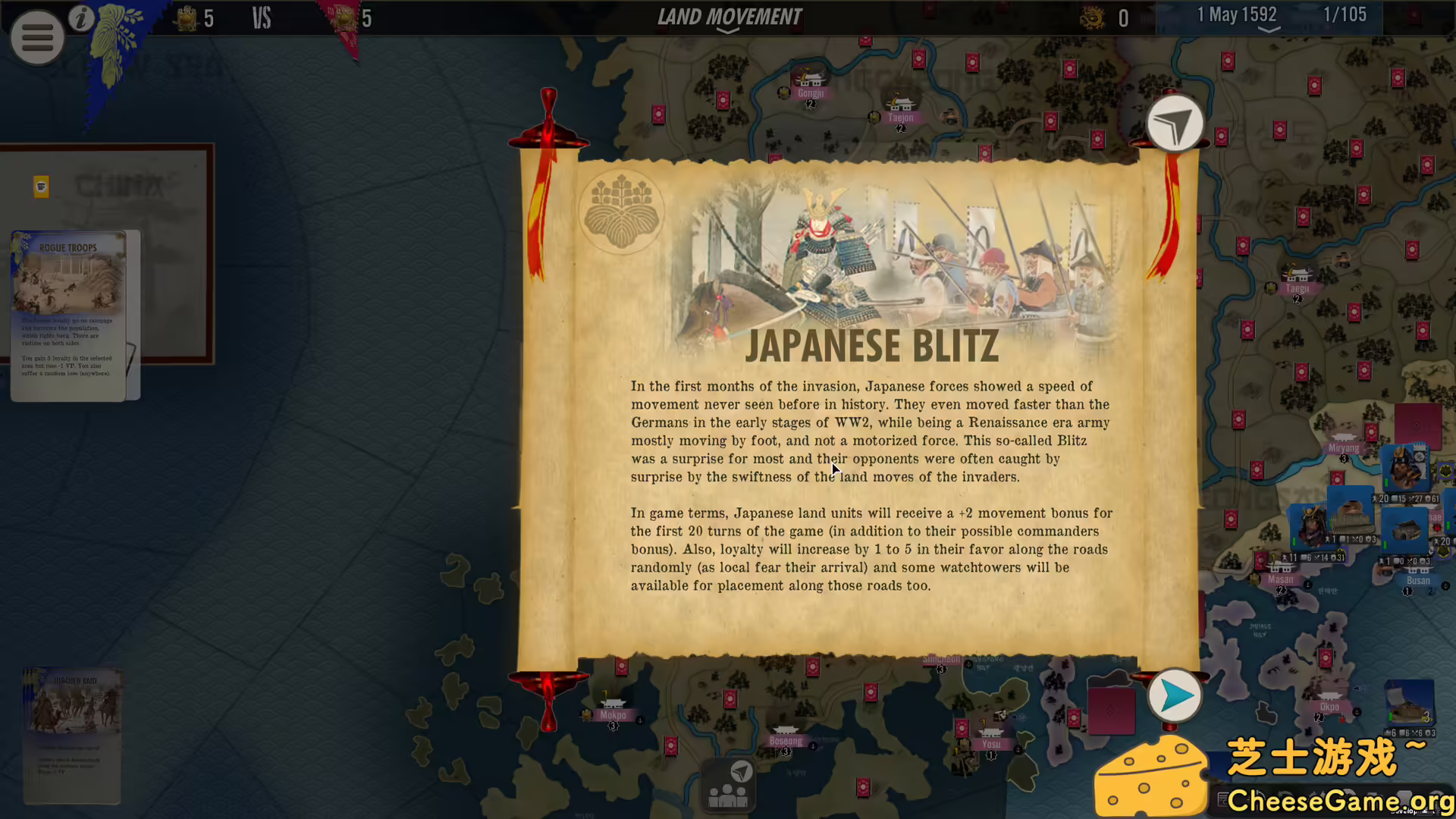Image resolution: width=1456 pixels, height=819 pixels.
Task: Click the small yellow note icon
Action: [x=42, y=187]
